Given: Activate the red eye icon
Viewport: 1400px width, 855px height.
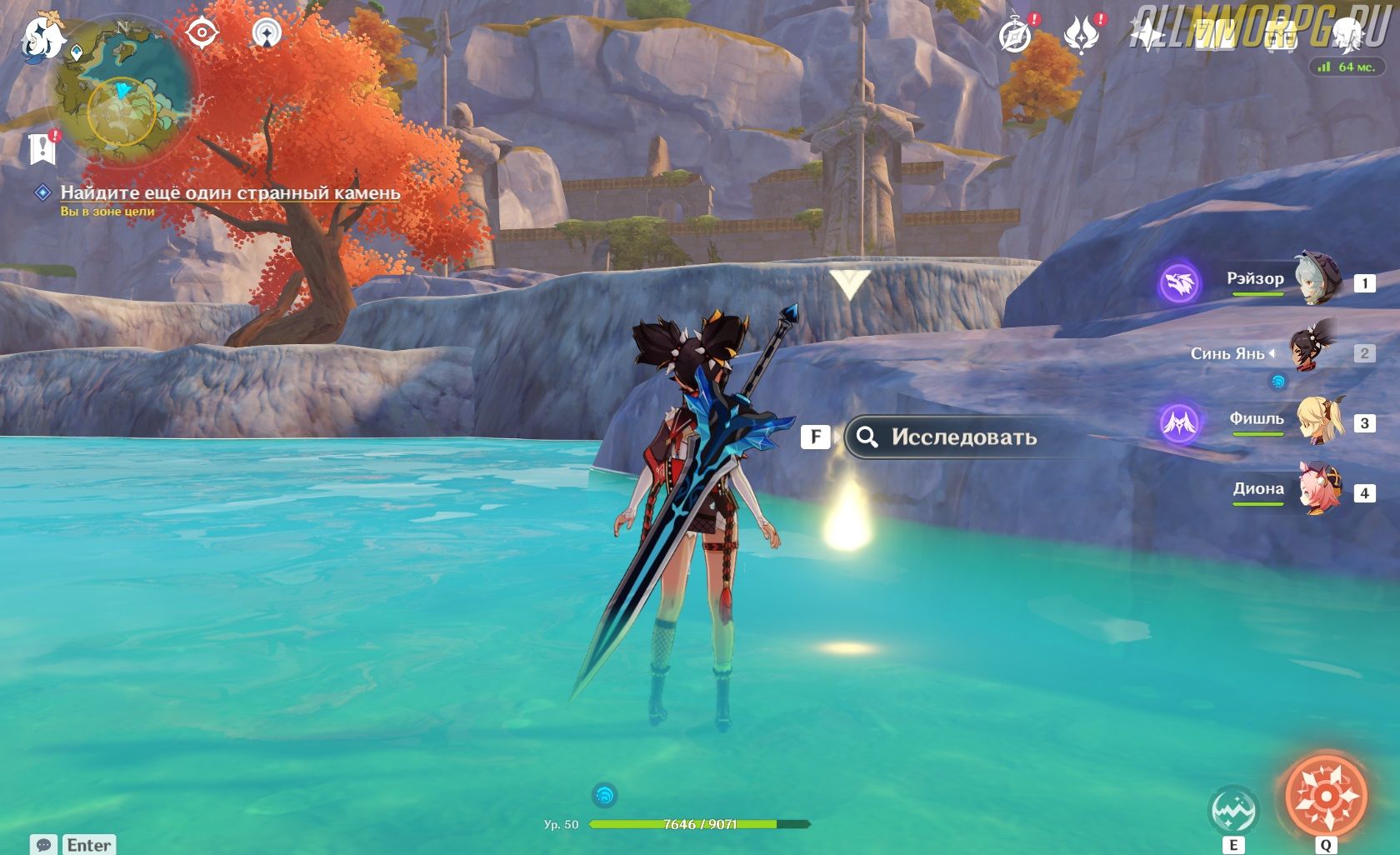Looking at the screenshot, I should [202, 33].
